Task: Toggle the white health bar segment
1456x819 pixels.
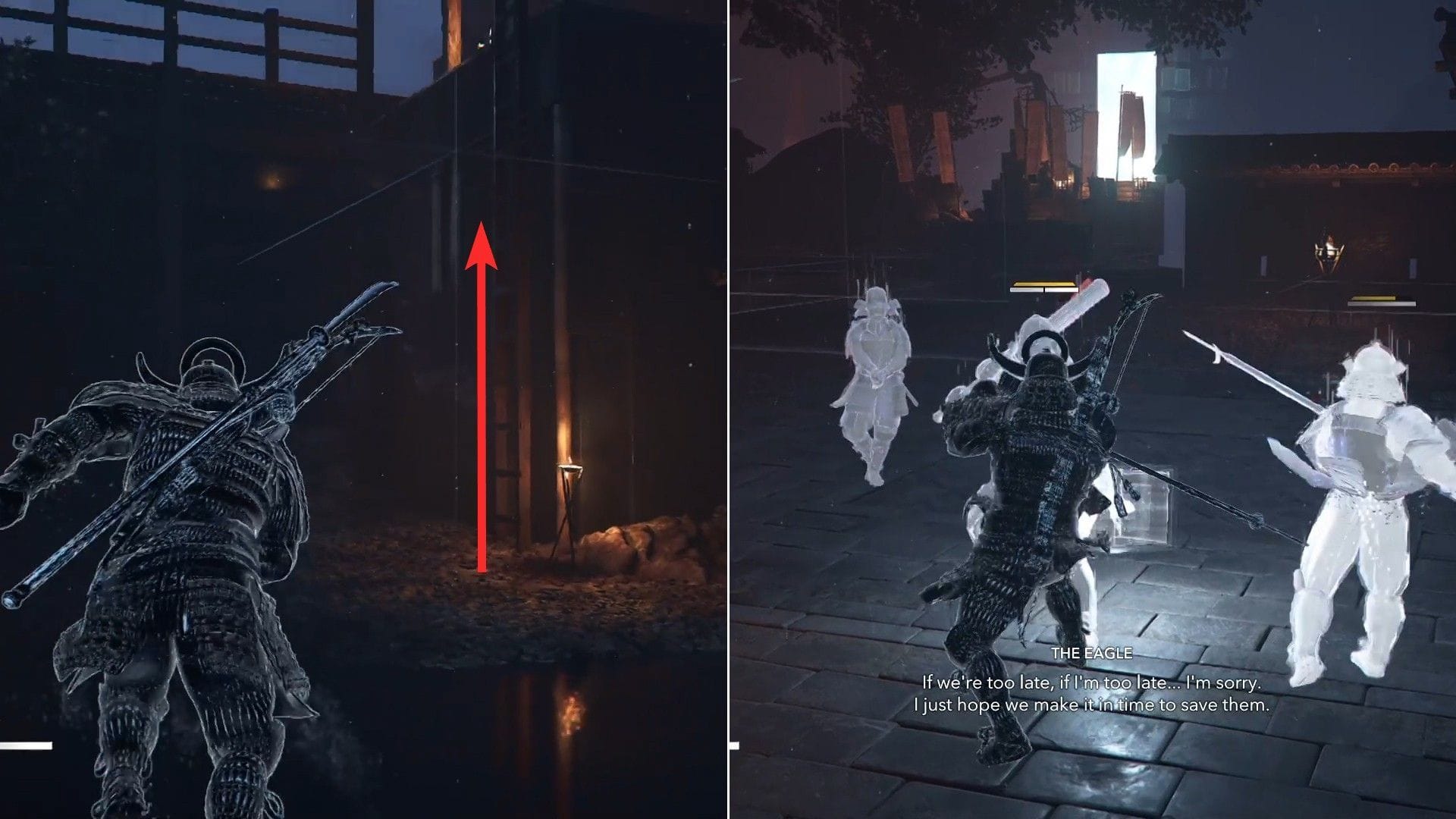Action: click(x=1043, y=290)
